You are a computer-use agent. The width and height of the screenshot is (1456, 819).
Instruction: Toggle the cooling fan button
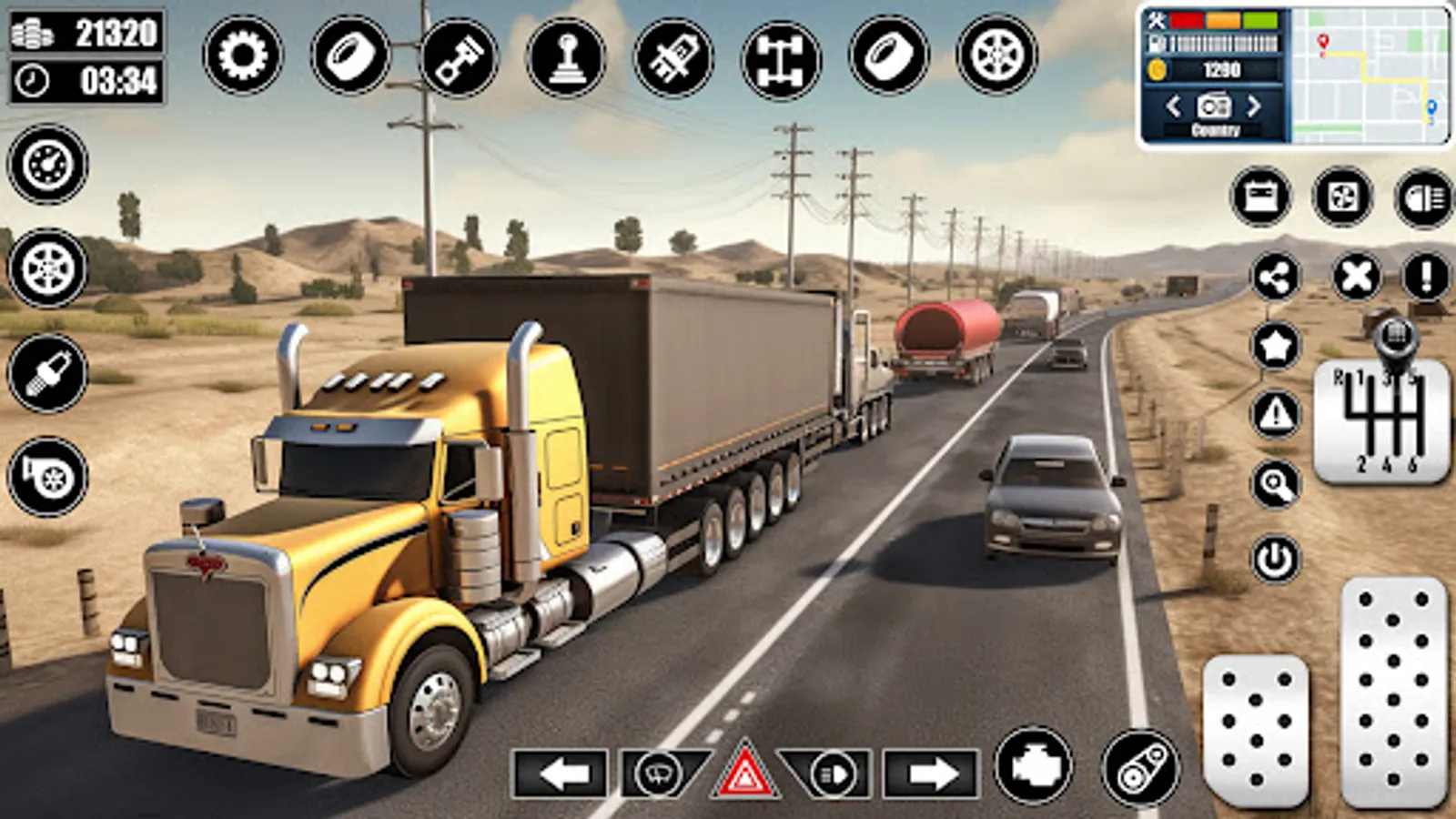(x=1342, y=196)
